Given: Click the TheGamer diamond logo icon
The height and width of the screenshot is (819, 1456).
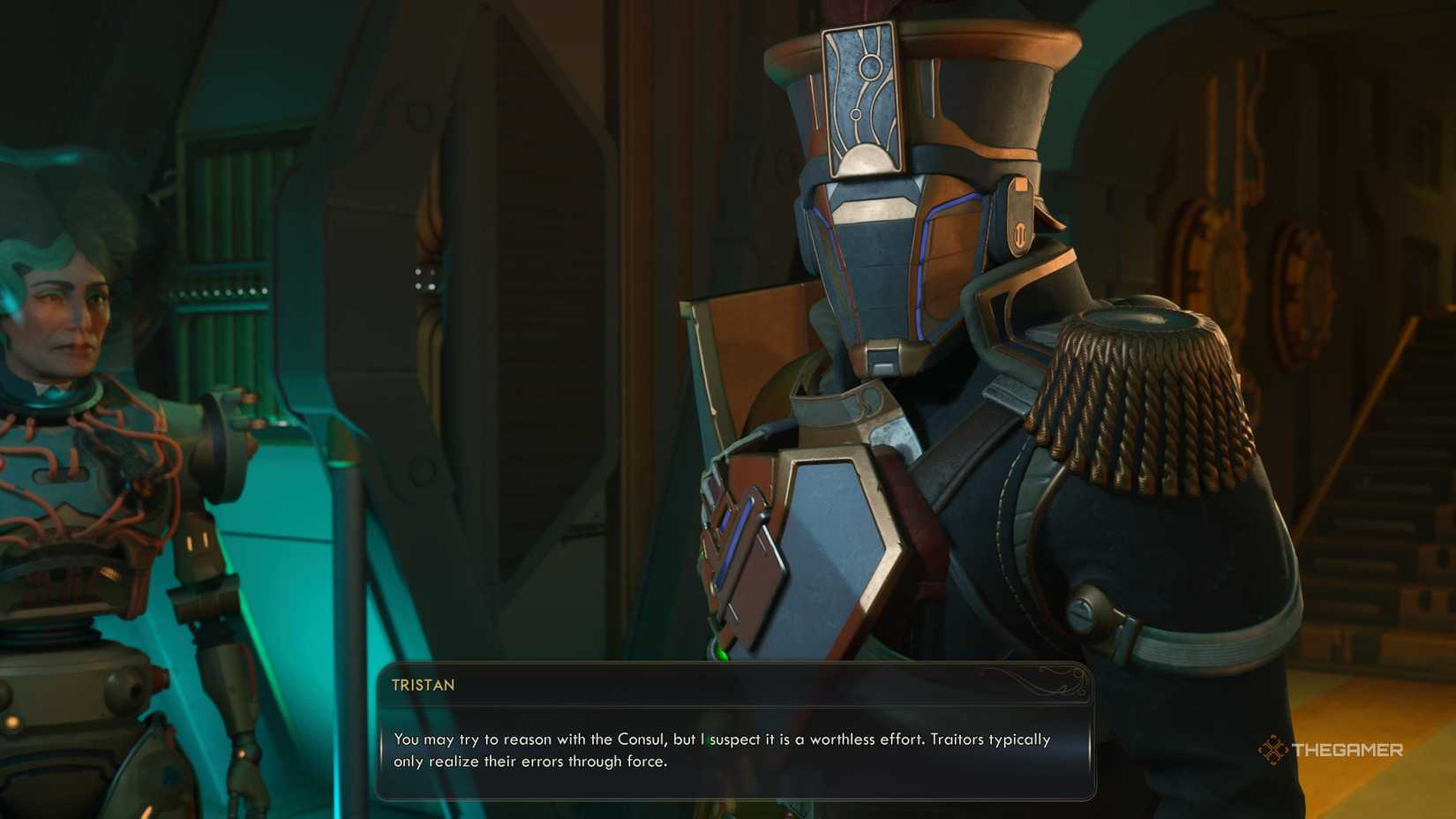Looking at the screenshot, I should coord(1274,751).
